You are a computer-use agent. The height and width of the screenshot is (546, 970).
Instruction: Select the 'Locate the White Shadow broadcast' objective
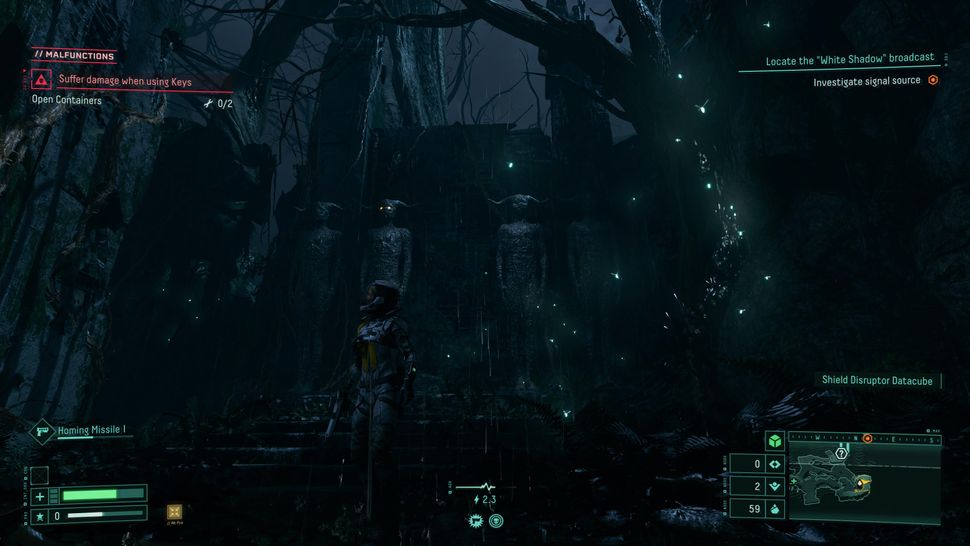tap(850, 60)
